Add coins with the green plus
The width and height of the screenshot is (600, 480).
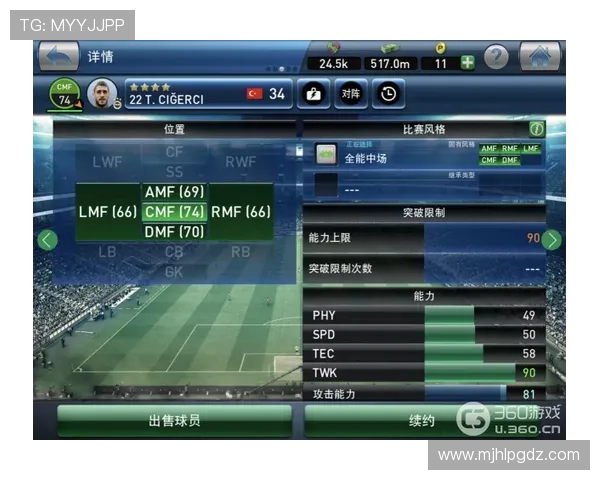pyautogui.click(x=467, y=62)
